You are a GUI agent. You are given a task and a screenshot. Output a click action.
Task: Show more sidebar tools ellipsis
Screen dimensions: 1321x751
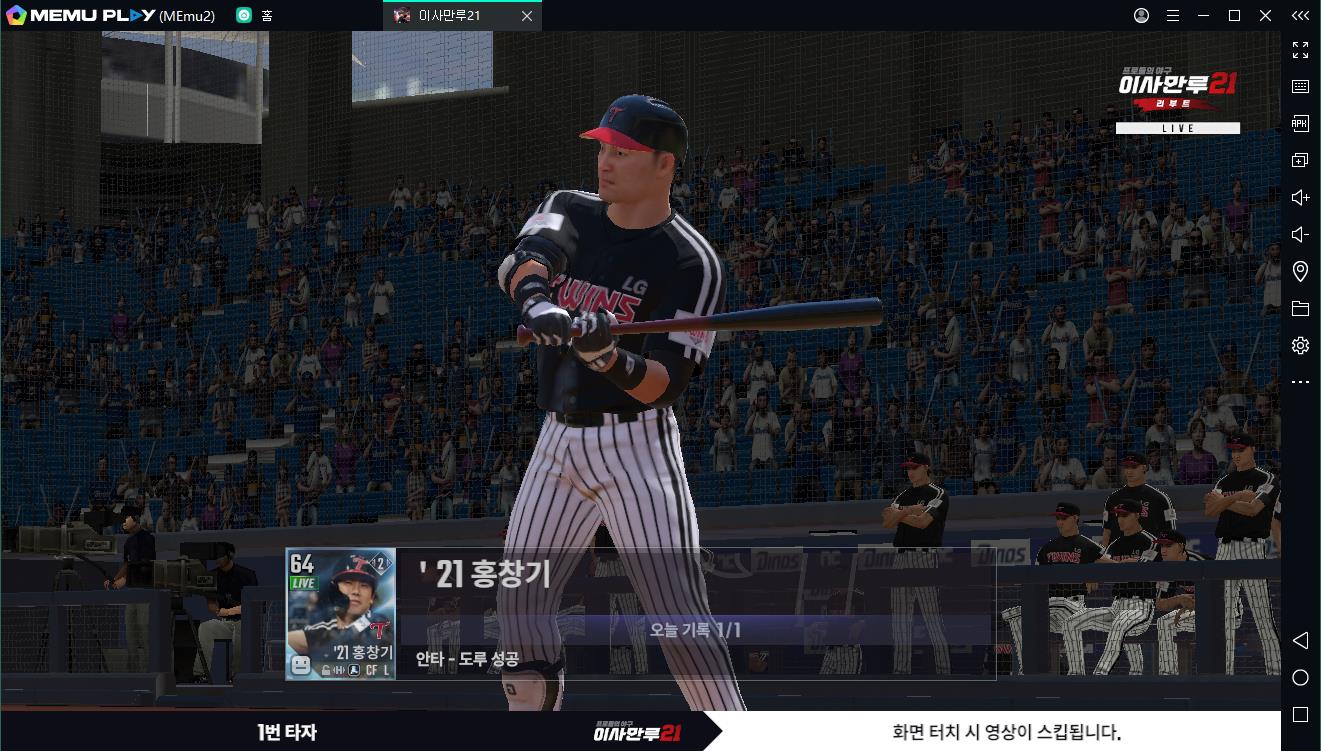tap(1300, 382)
